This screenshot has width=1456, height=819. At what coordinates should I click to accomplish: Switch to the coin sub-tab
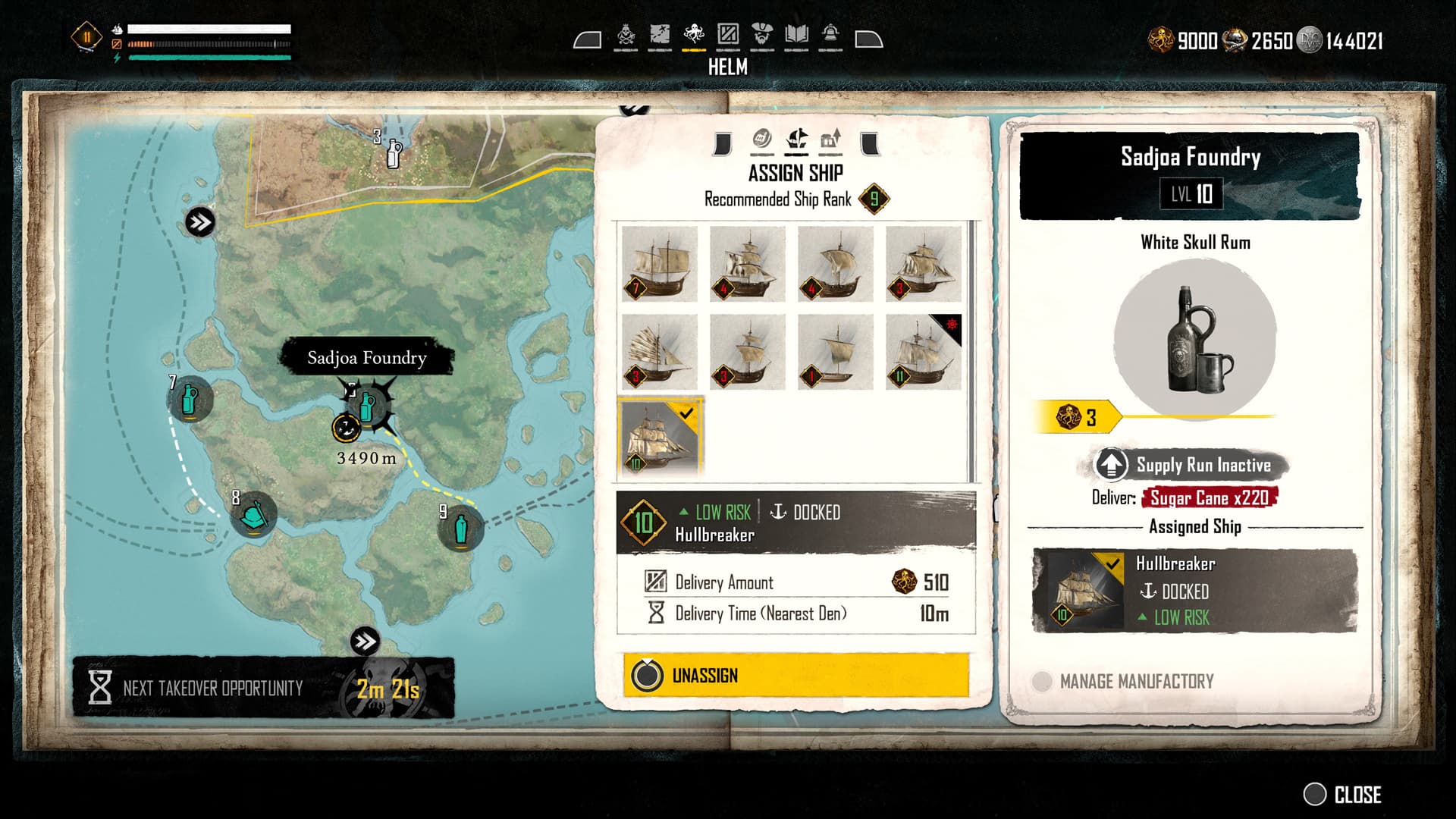761,140
